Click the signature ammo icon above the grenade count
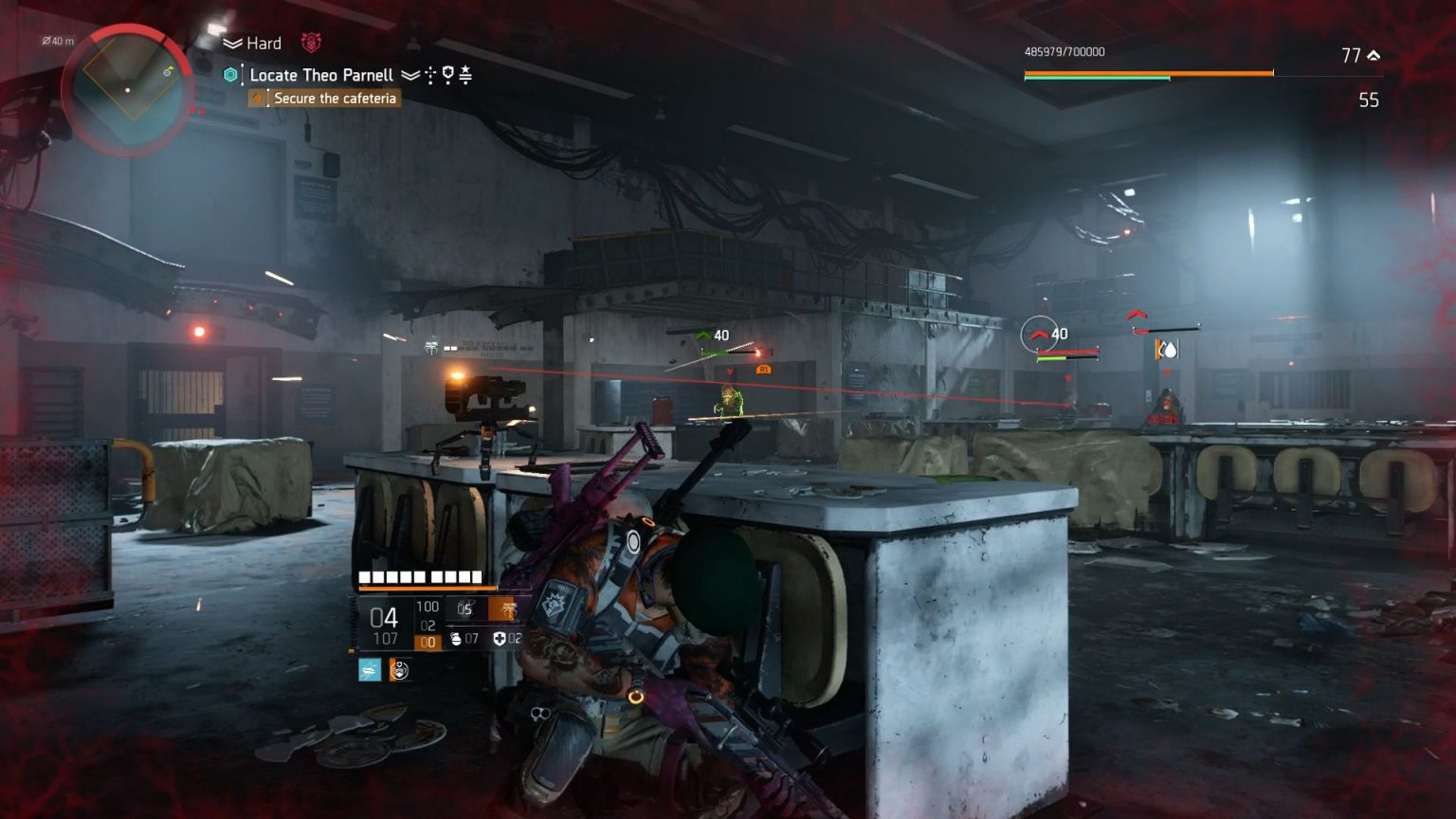 tap(501, 610)
